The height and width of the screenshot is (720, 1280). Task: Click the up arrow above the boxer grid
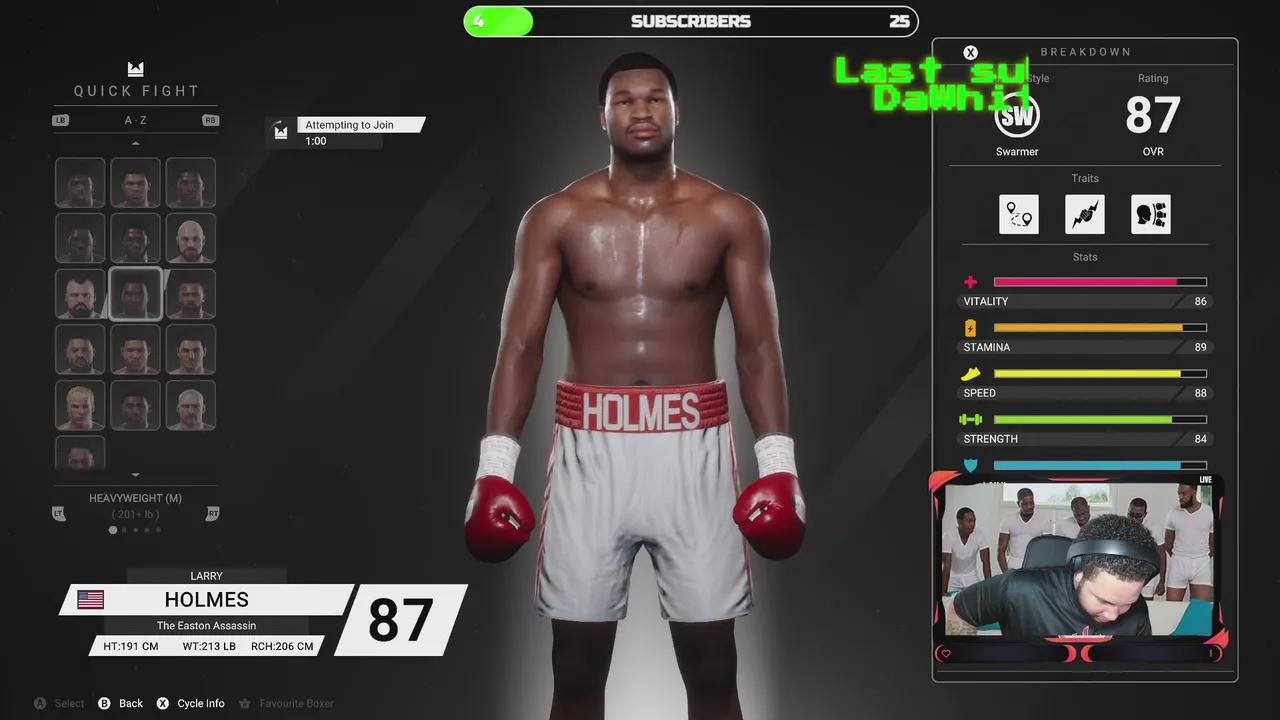pos(135,143)
